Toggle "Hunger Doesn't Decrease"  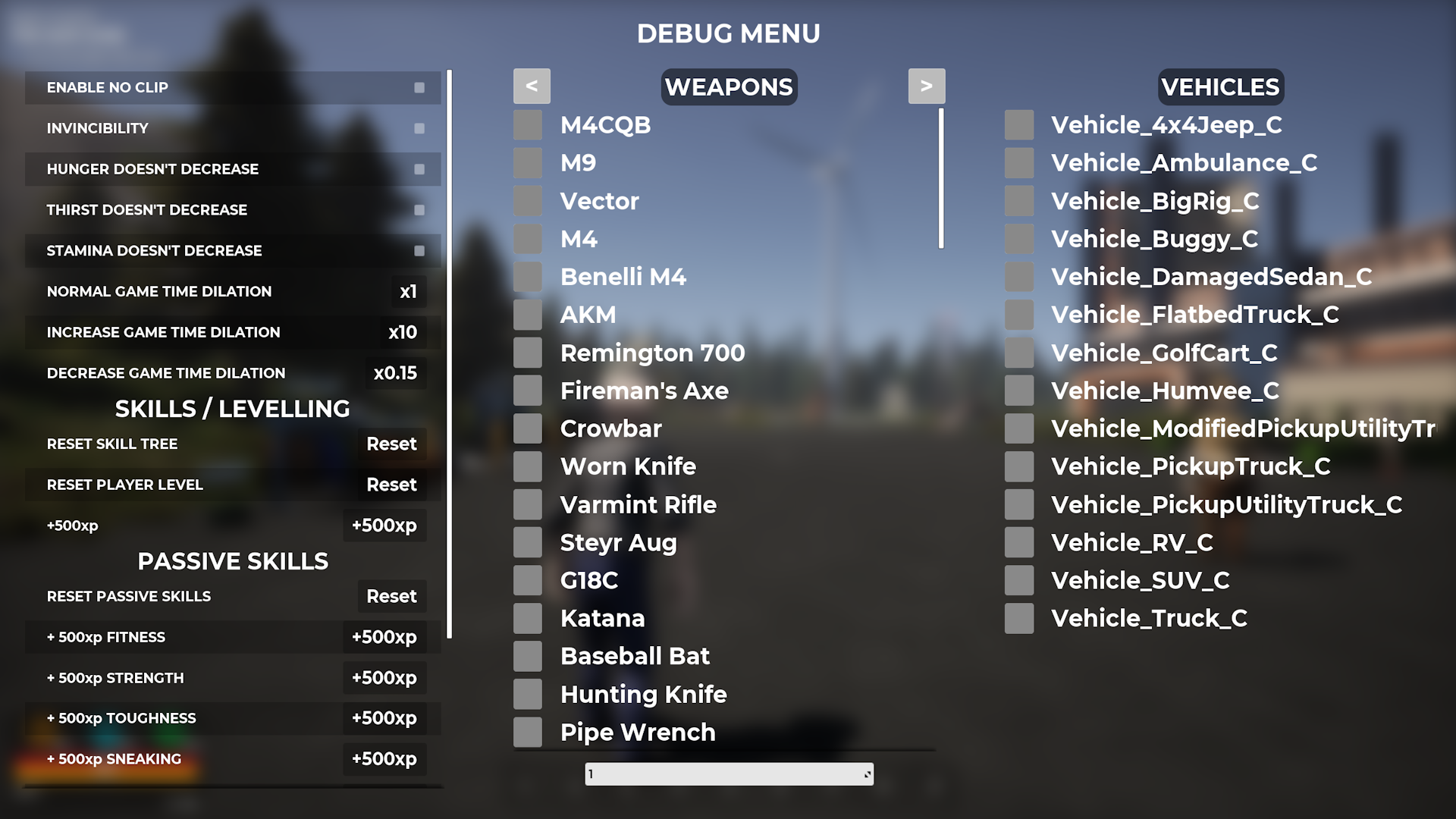point(418,169)
